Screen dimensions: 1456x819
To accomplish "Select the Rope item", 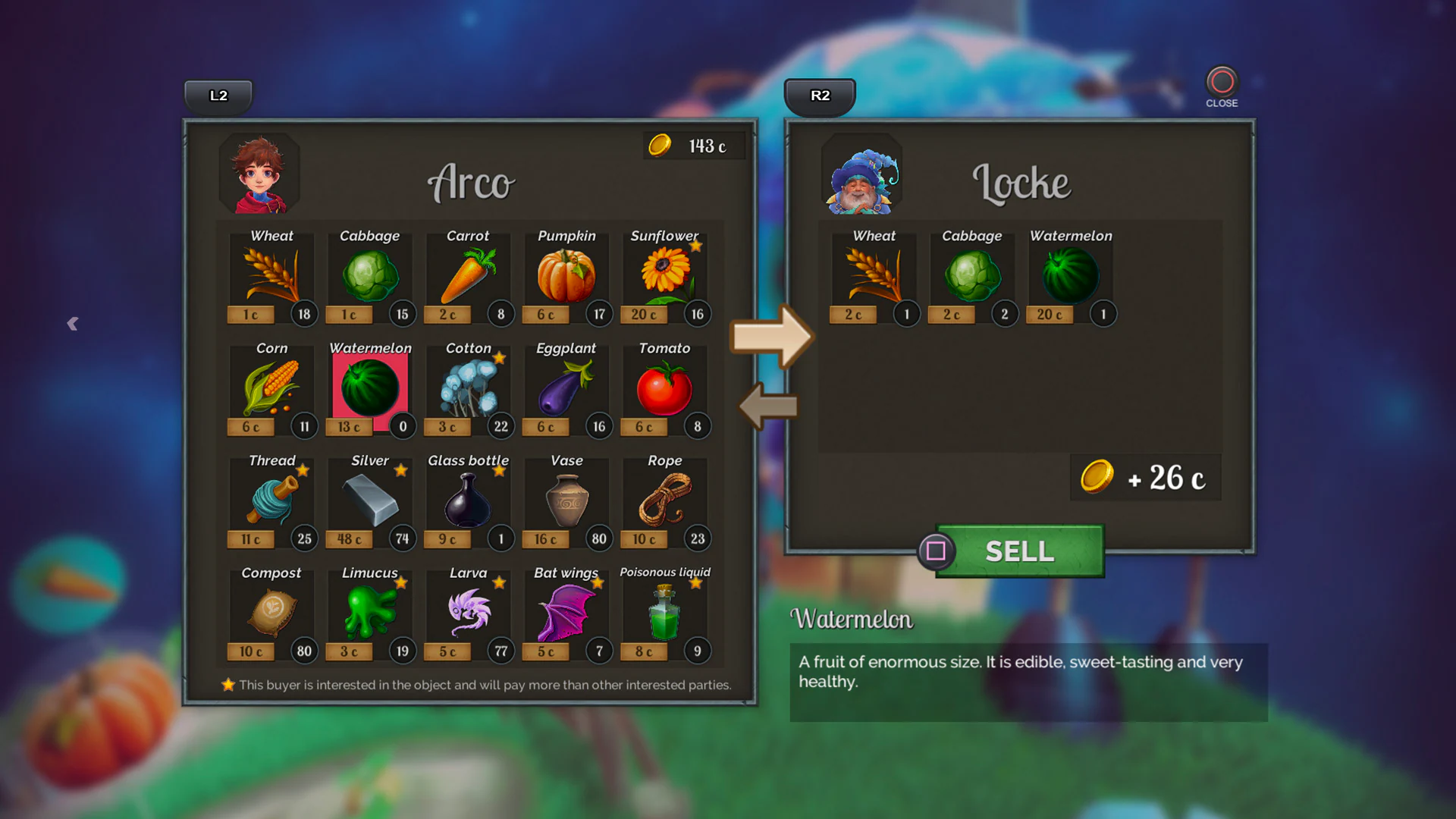I will 664,500.
